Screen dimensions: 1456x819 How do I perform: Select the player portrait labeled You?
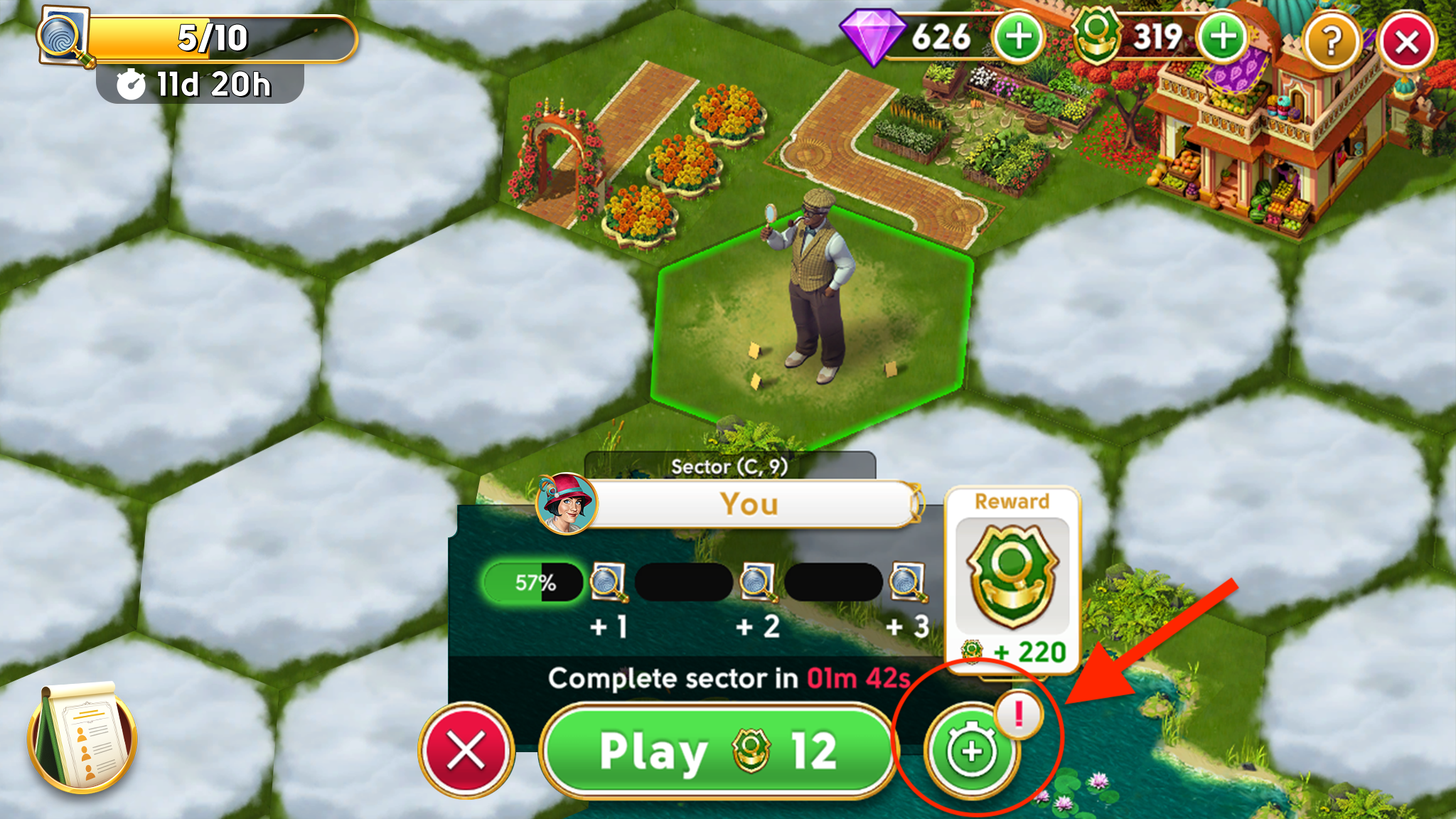[x=567, y=503]
